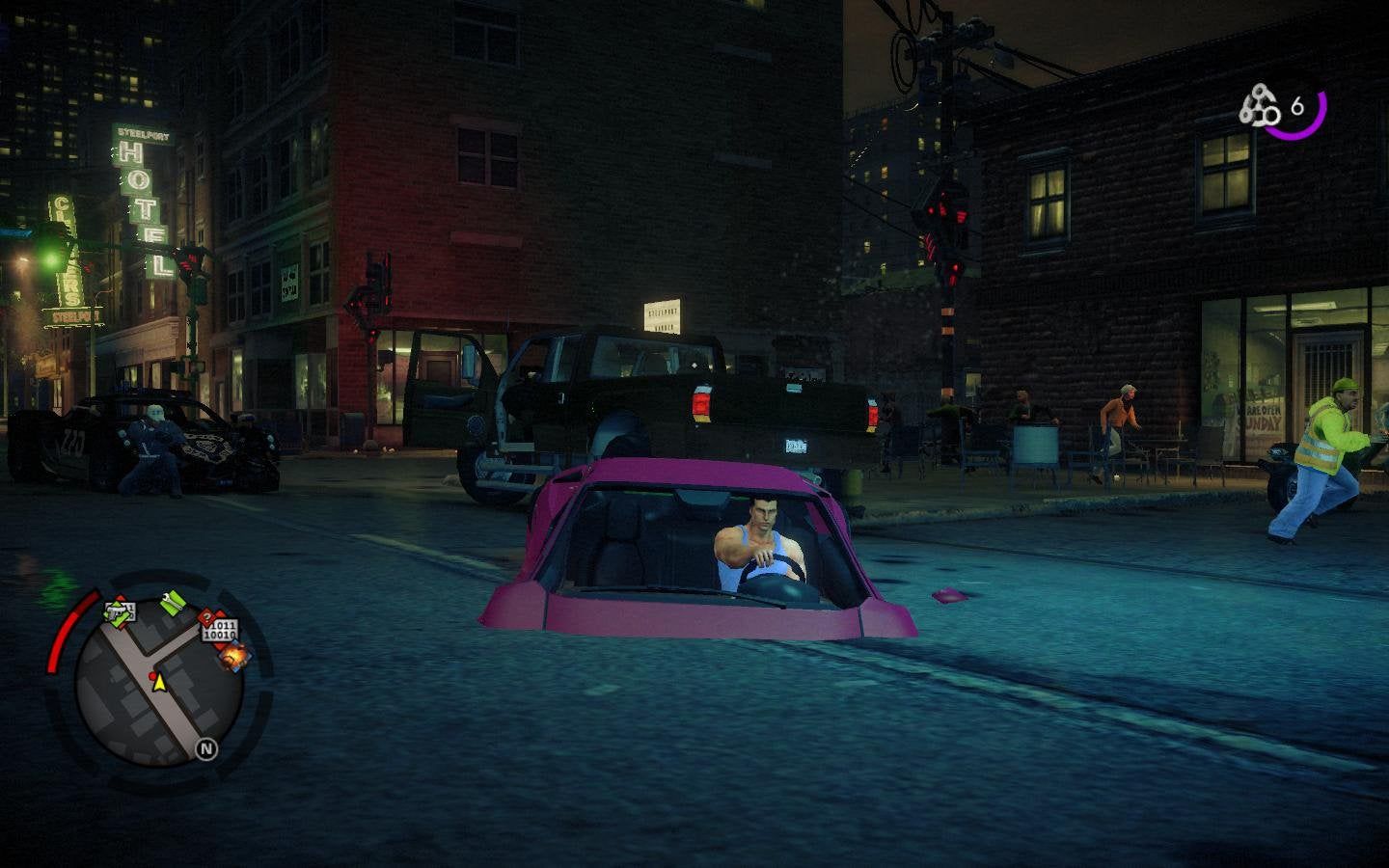Click the binary code marker on minimap
Image resolution: width=1389 pixels, height=868 pixels.
pyautogui.click(x=220, y=632)
